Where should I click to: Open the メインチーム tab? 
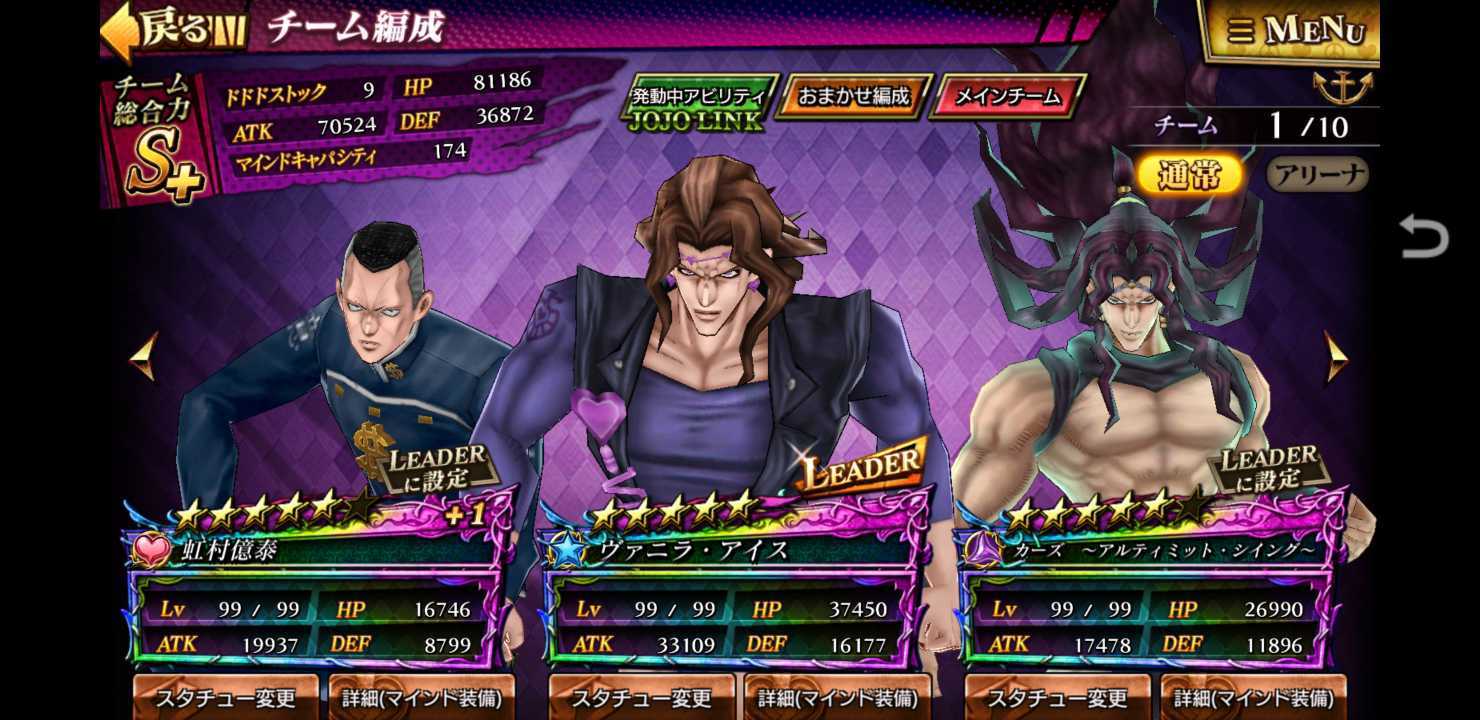(x=1005, y=98)
